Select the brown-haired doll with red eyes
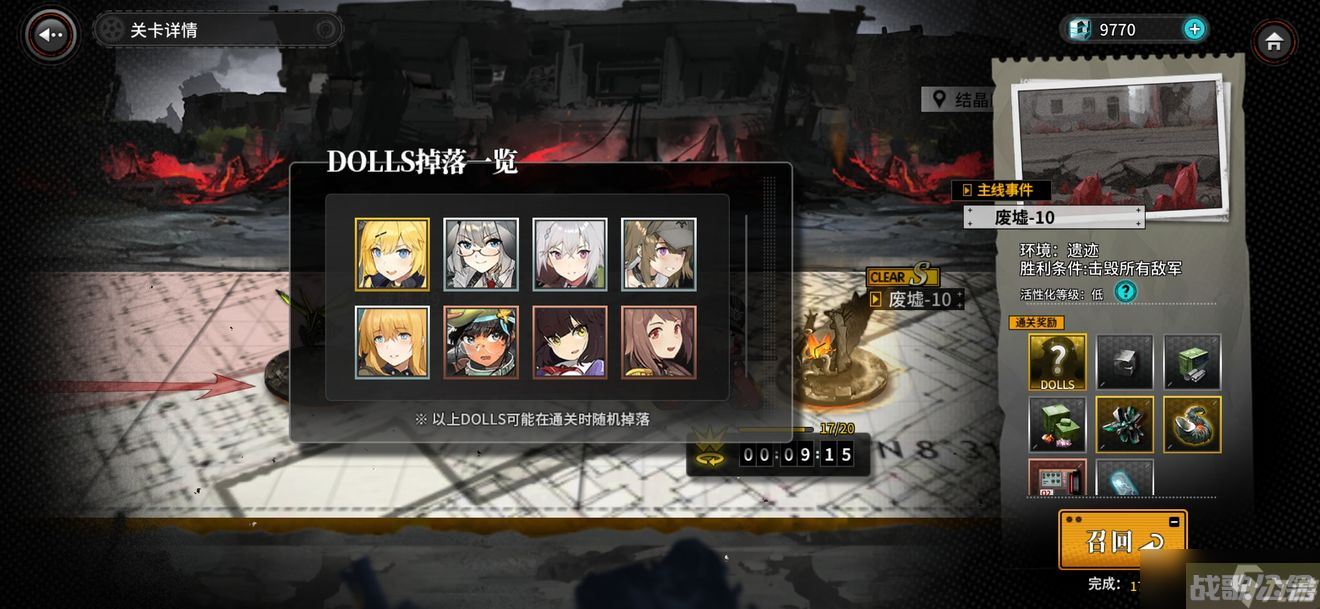1320x609 pixels. pos(659,342)
